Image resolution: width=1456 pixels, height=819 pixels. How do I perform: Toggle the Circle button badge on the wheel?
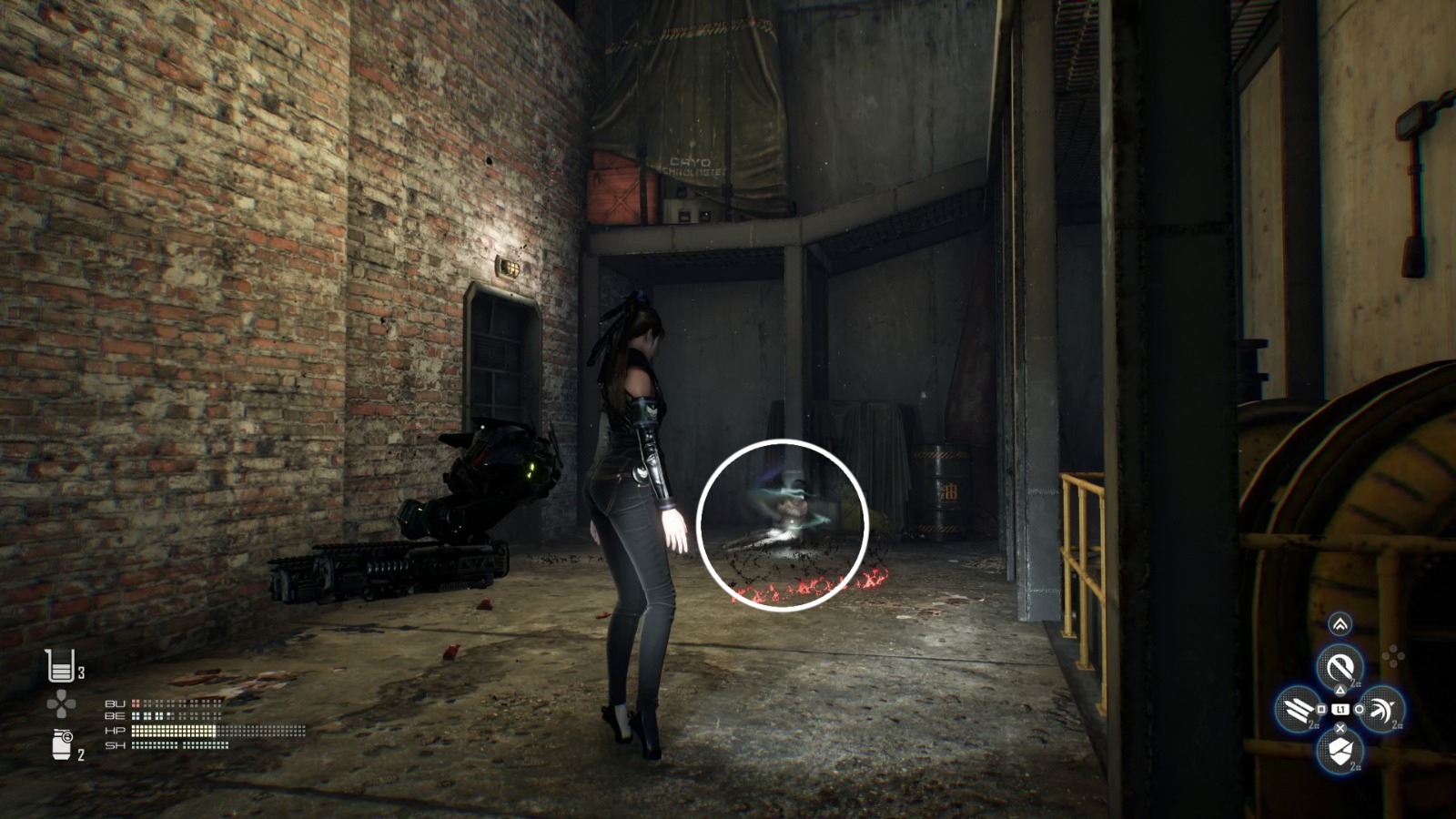tap(1358, 710)
